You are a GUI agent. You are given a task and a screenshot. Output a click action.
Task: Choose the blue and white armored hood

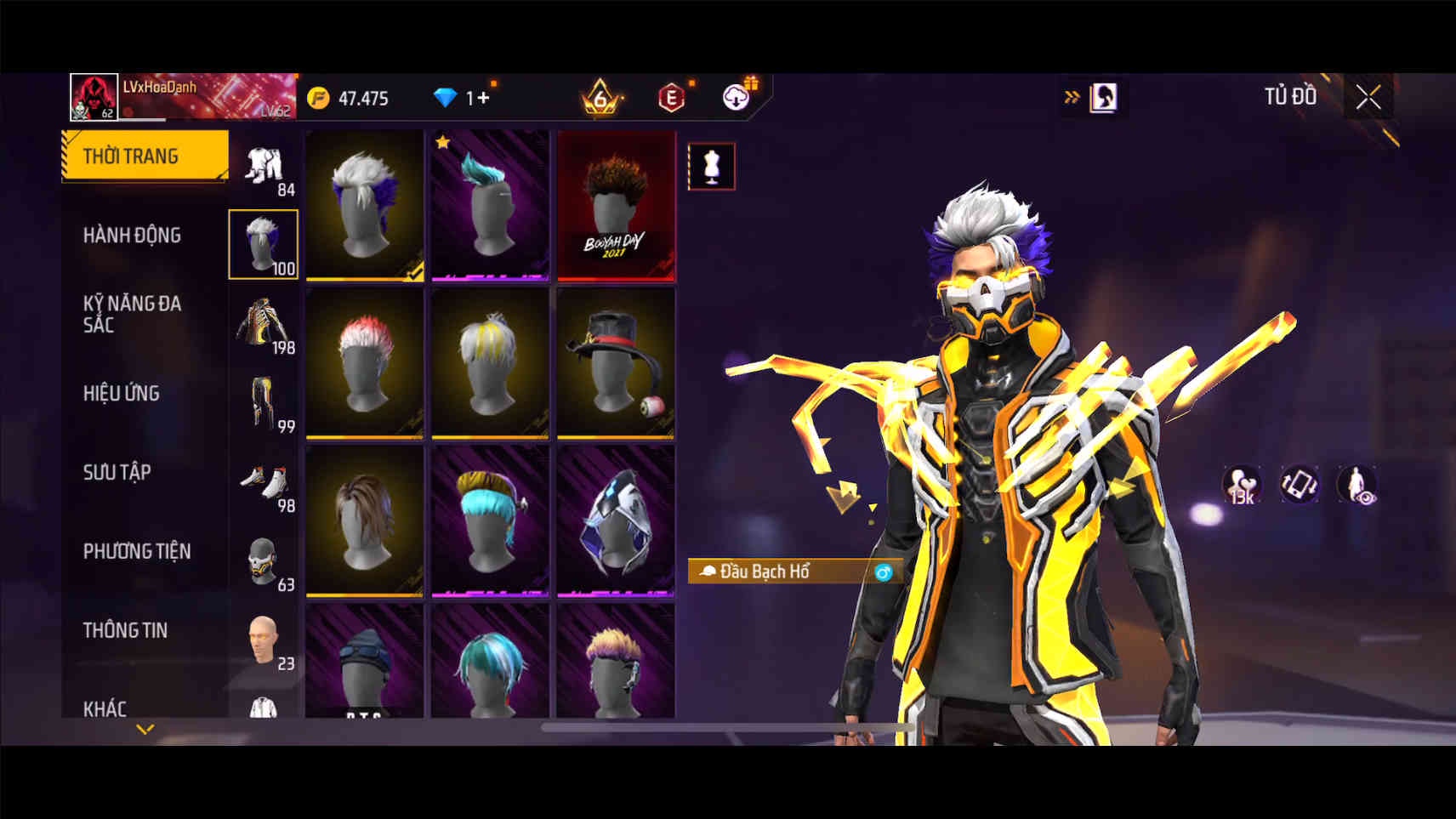pos(616,520)
